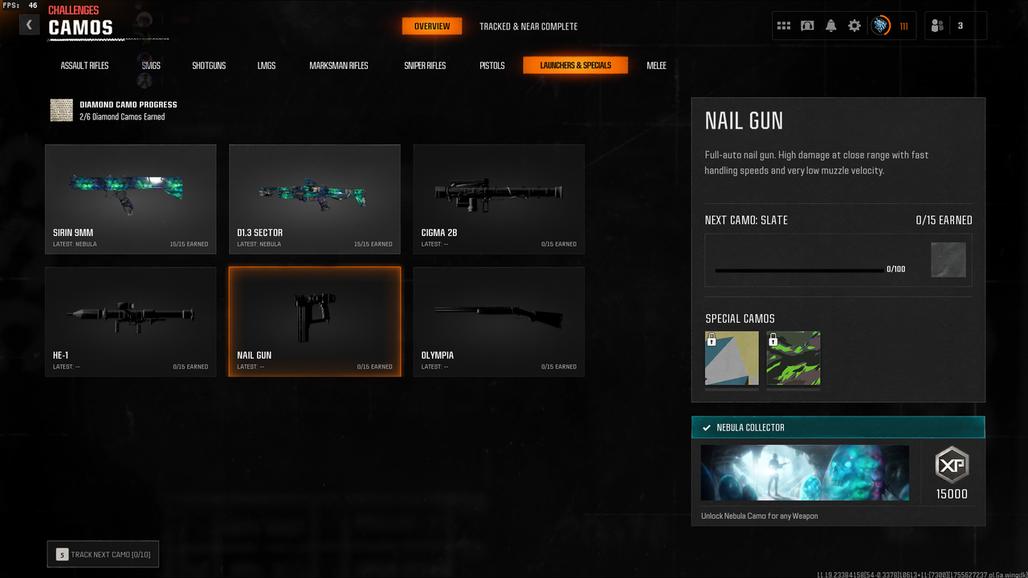Choose the Shotguns category
Viewport: 1028px width, 578px height.
[209, 66]
